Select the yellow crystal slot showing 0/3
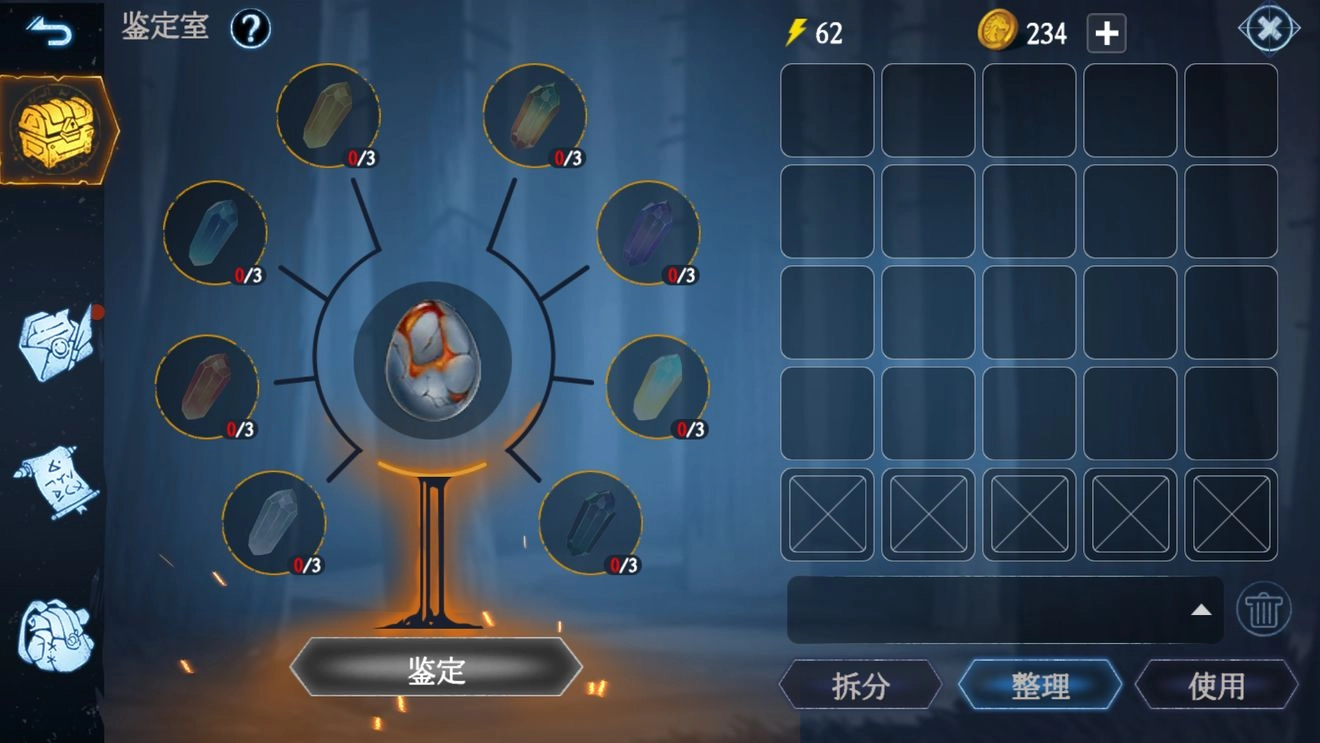Screen dimensions: 1320x743 click(x=328, y=113)
